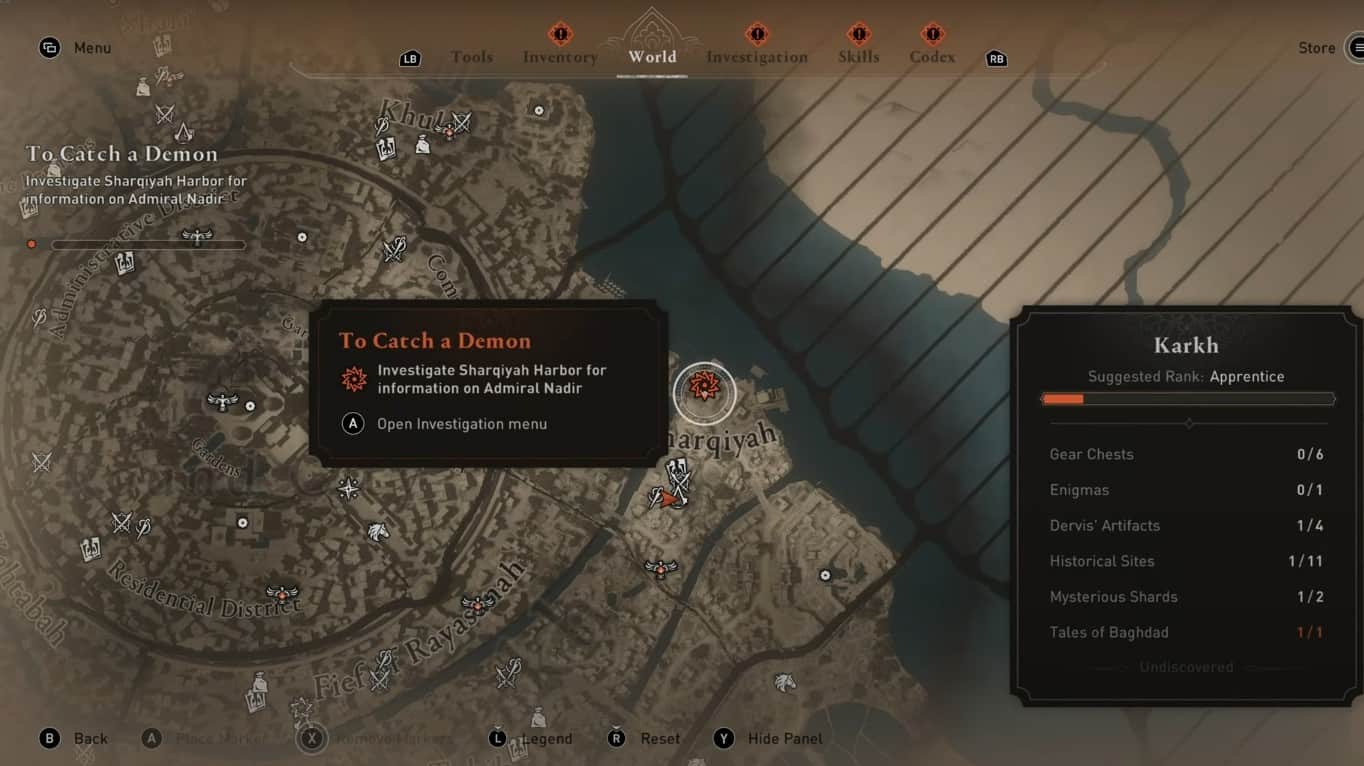1364x766 pixels.
Task: Switch to the Codex tab
Action: 931,57
